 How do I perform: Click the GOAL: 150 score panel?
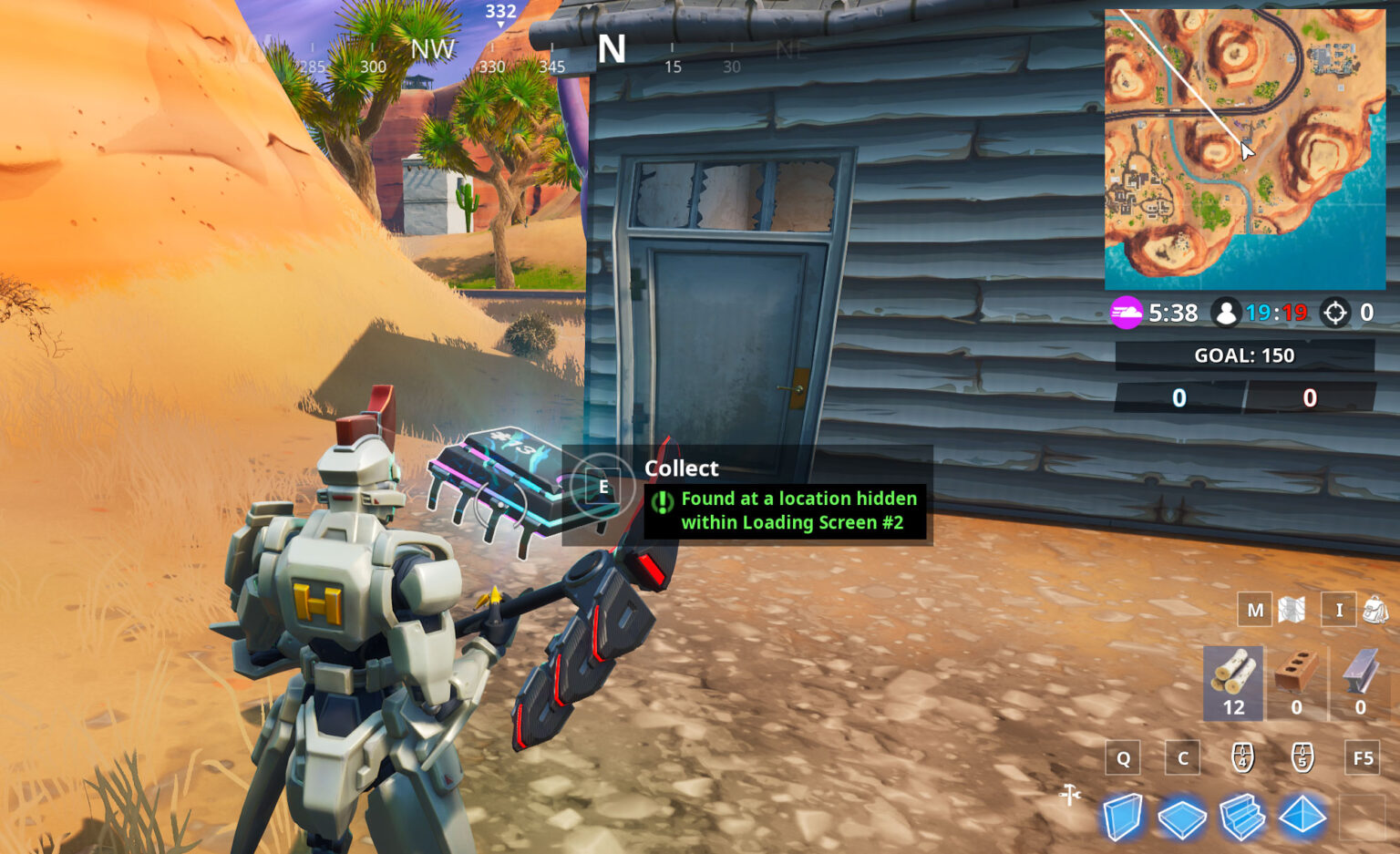tap(1244, 355)
